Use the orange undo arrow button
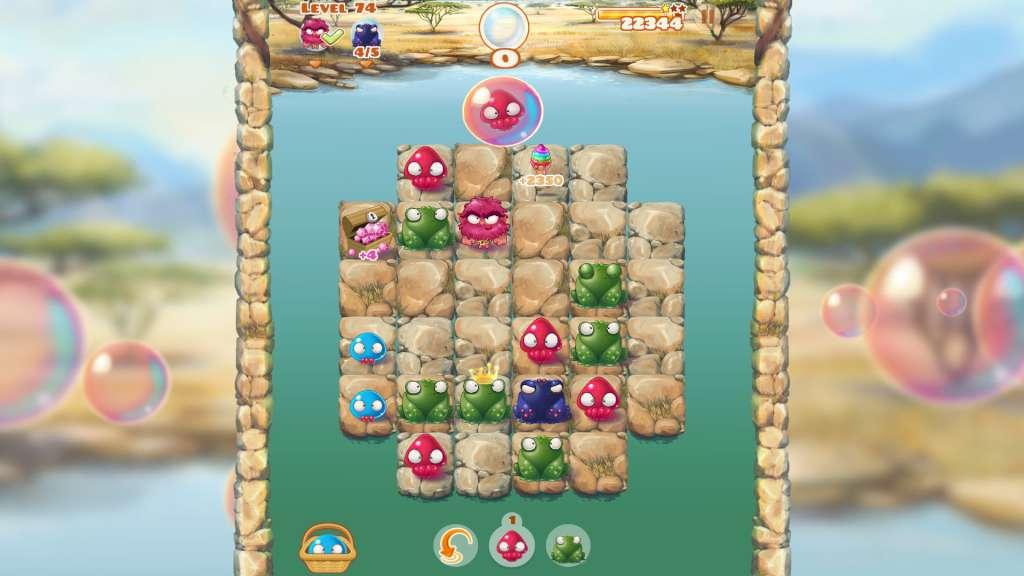The height and width of the screenshot is (576, 1024). pos(455,545)
